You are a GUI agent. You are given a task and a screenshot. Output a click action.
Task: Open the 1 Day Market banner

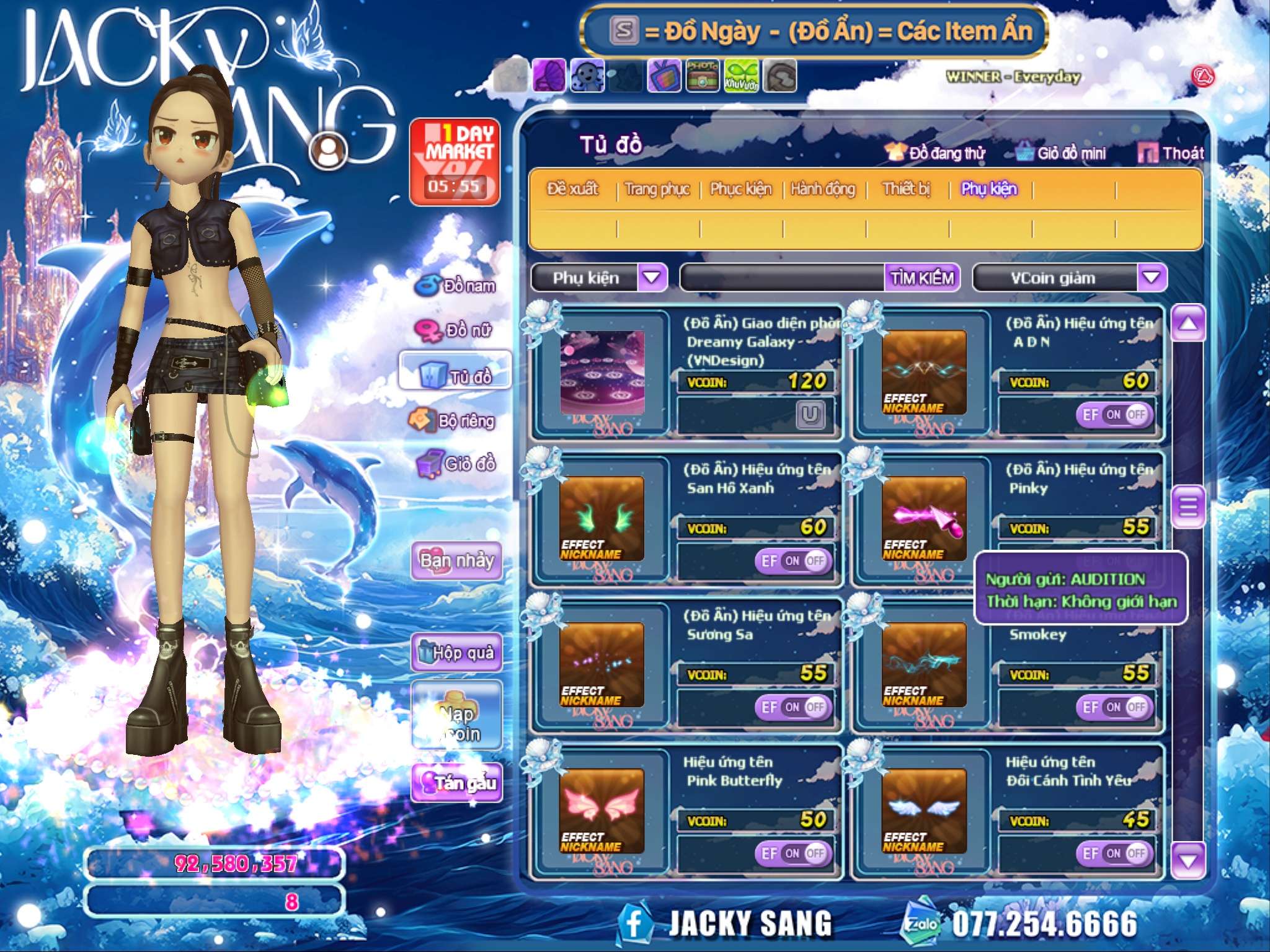455,162
